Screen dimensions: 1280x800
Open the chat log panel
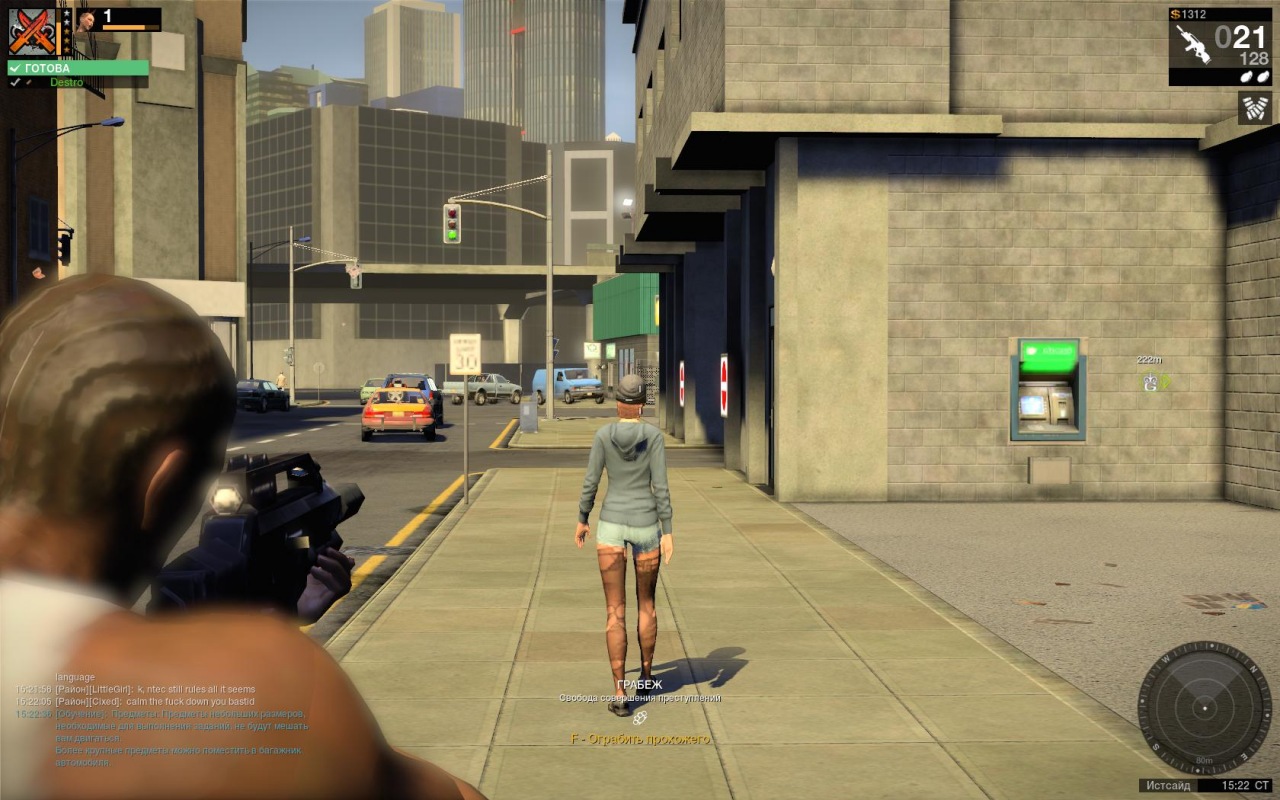click(x=160, y=720)
